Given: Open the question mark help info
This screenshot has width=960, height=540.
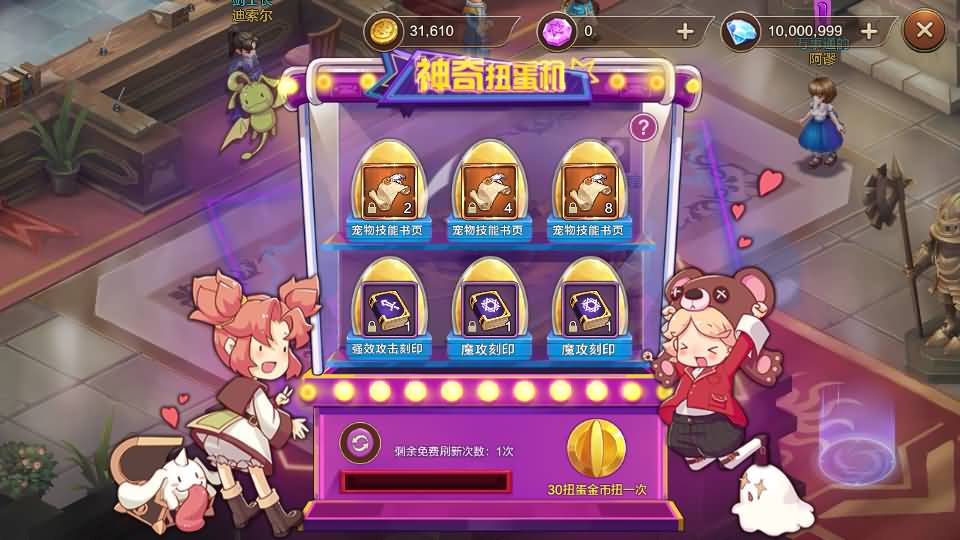Looking at the screenshot, I should pyautogui.click(x=644, y=127).
